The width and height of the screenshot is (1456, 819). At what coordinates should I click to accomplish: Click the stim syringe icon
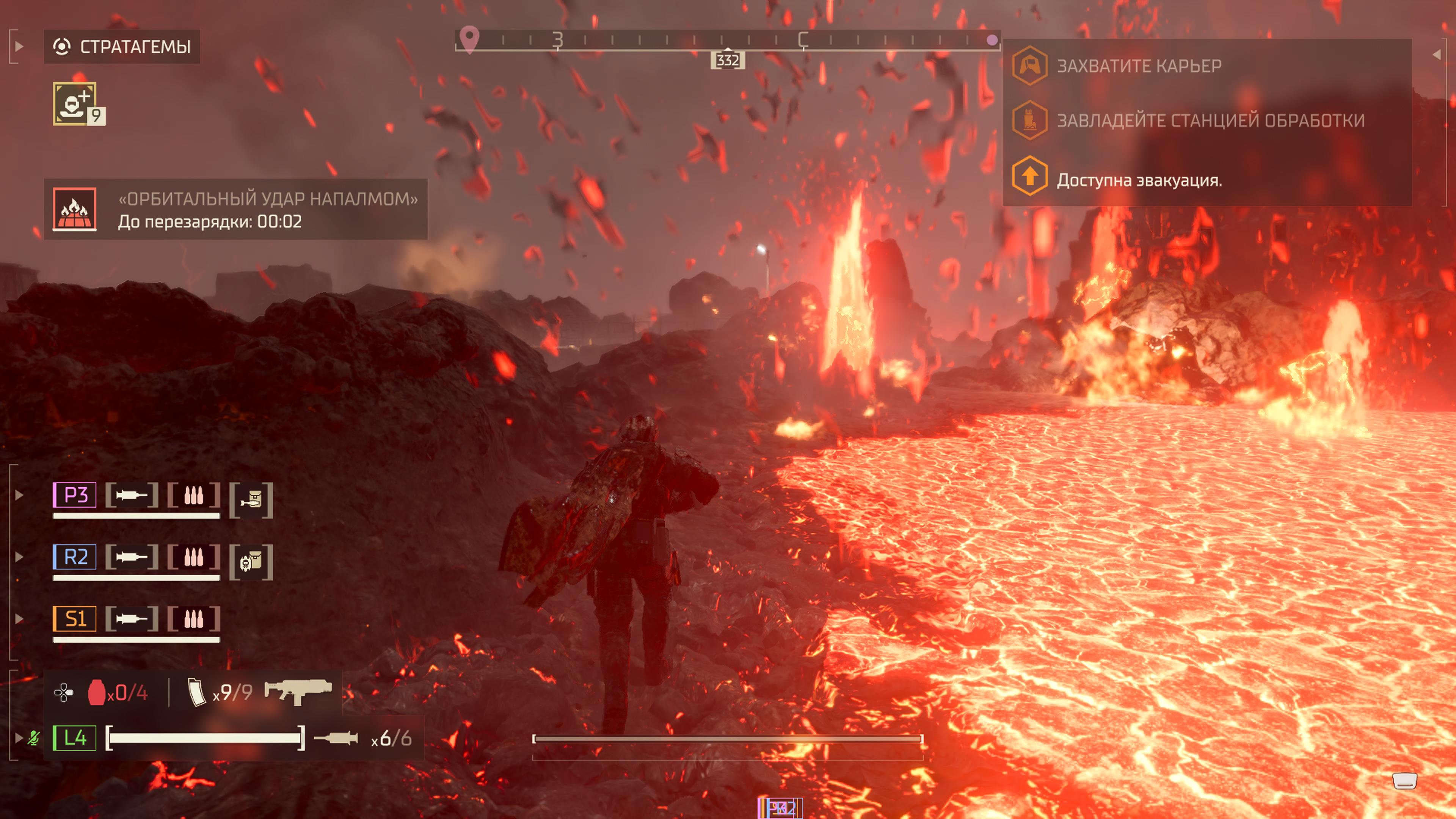(x=336, y=738)
